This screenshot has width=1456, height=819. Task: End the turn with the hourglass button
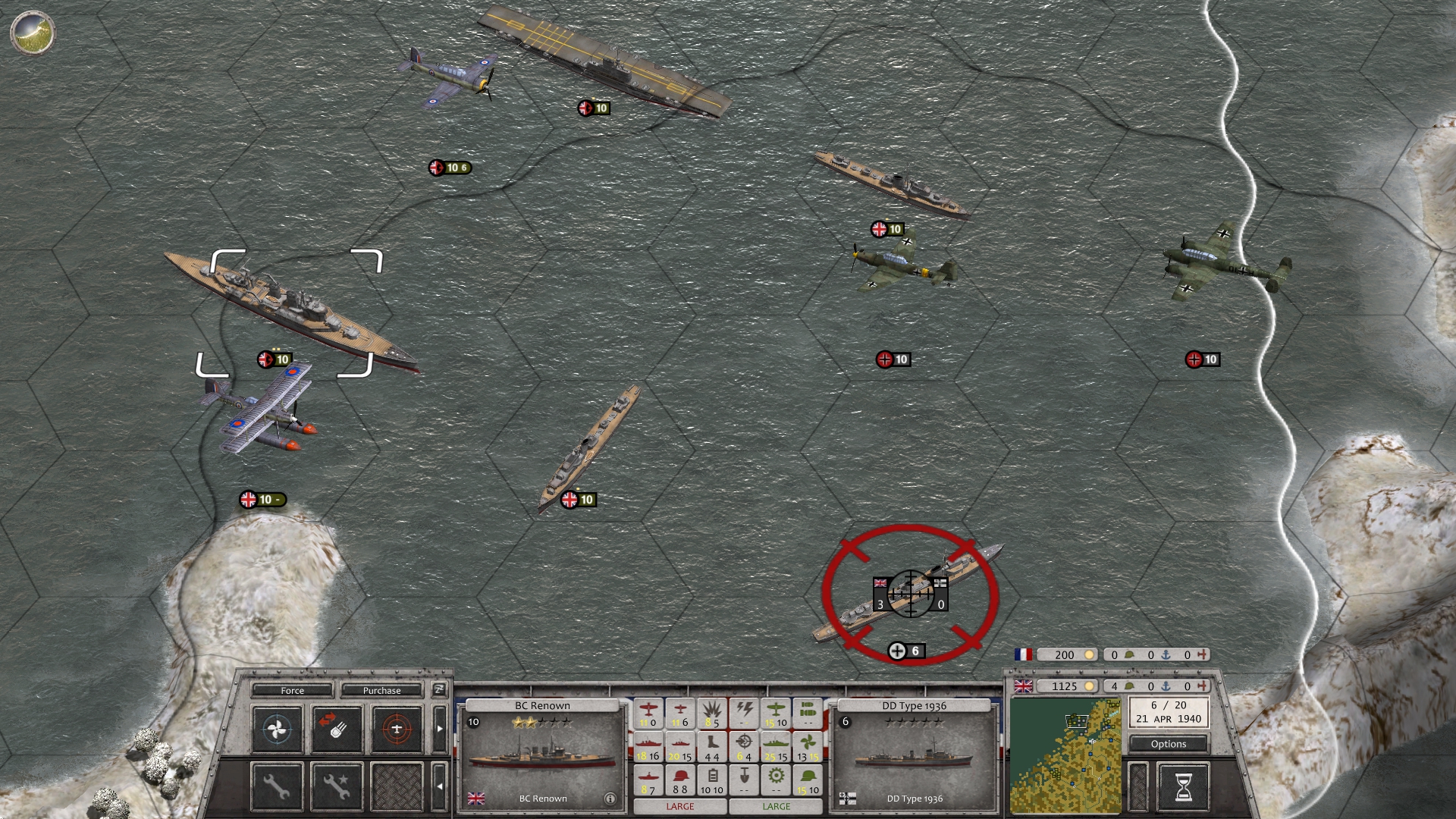1183,786
